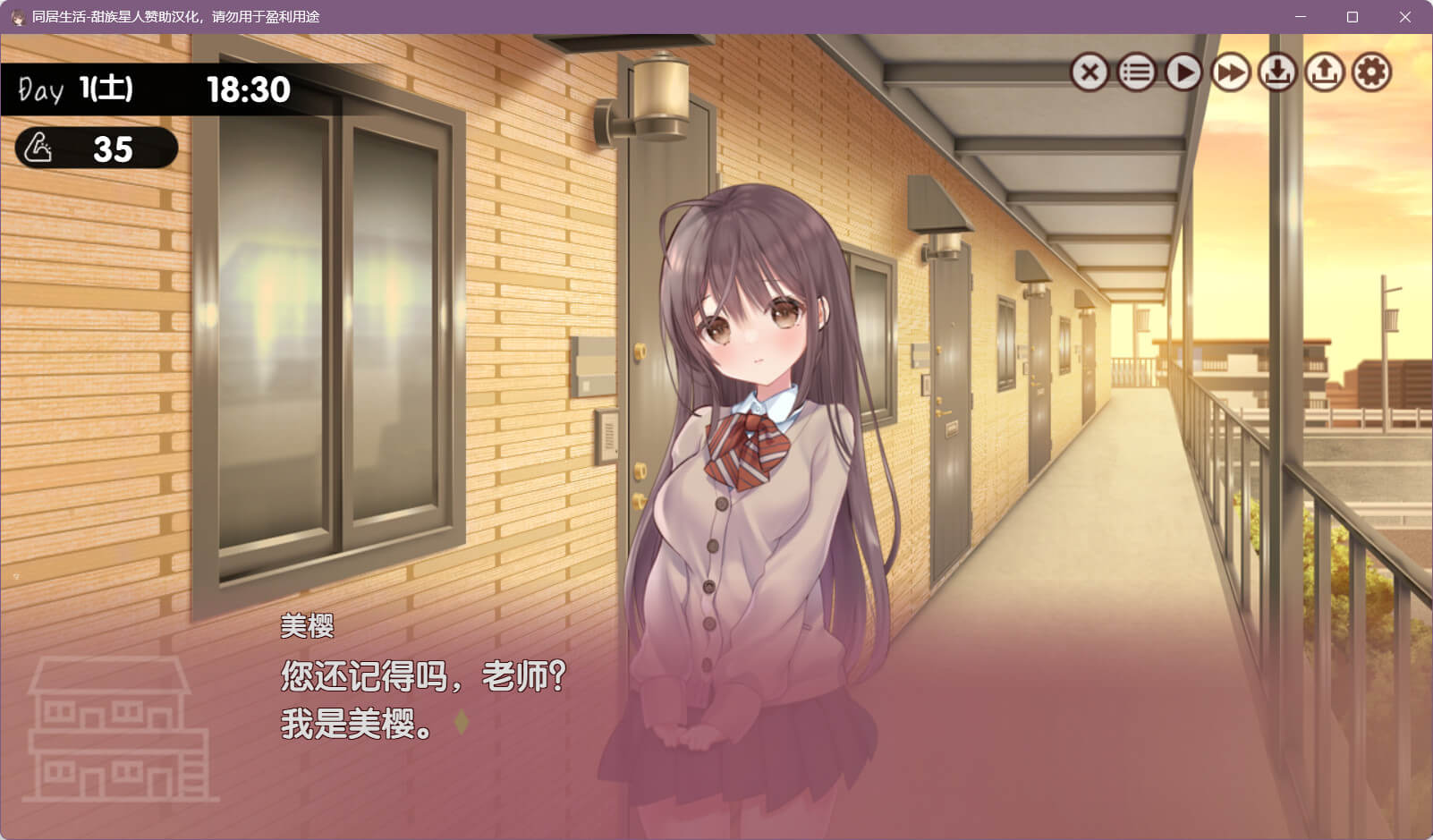Activate the fast-forward skip button

(x=1231, y=72)
